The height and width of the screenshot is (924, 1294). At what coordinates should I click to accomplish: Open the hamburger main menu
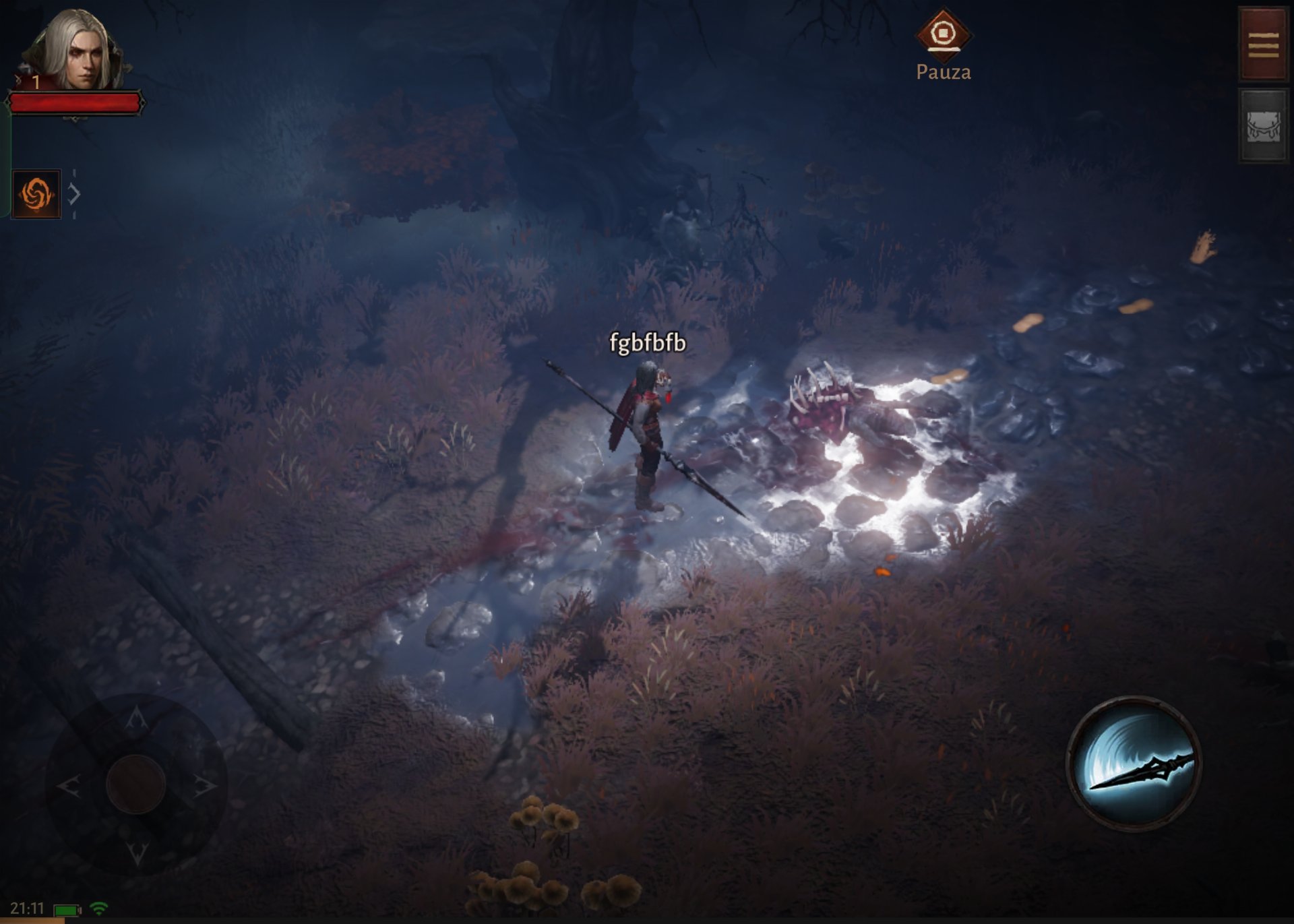click(1263, 44)
